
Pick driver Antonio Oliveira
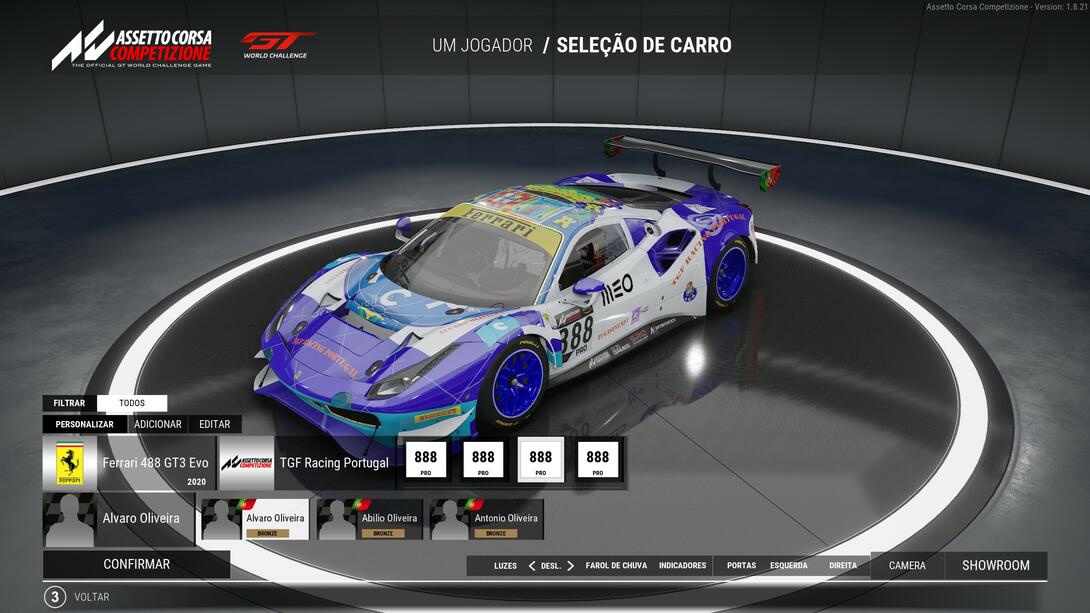click(487, 520)
